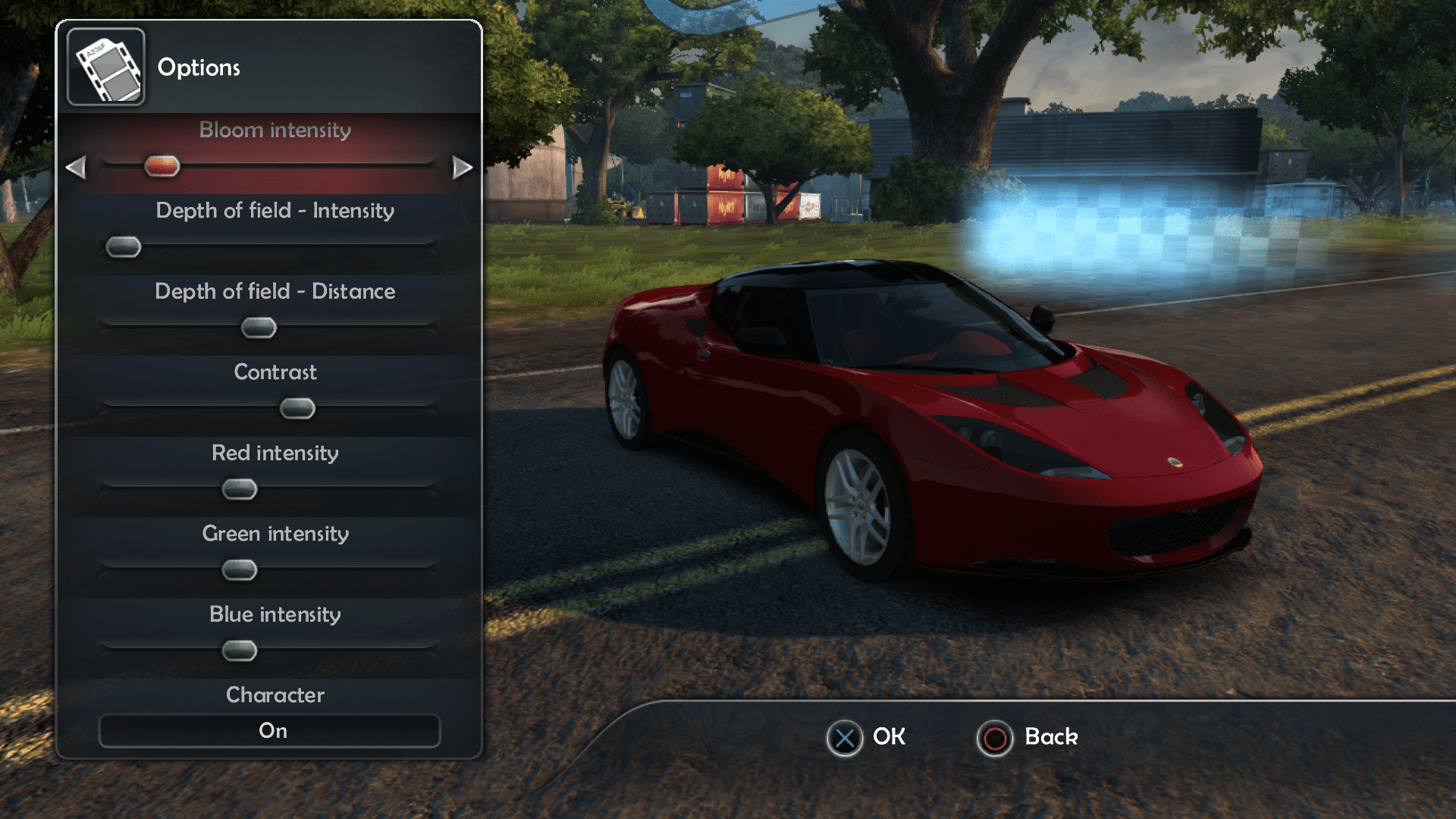The width and height of the screenshot is (1456, 819).
Task: Decrease Bloom intensity with the left arrow
Action: click(x=76, y=167)
